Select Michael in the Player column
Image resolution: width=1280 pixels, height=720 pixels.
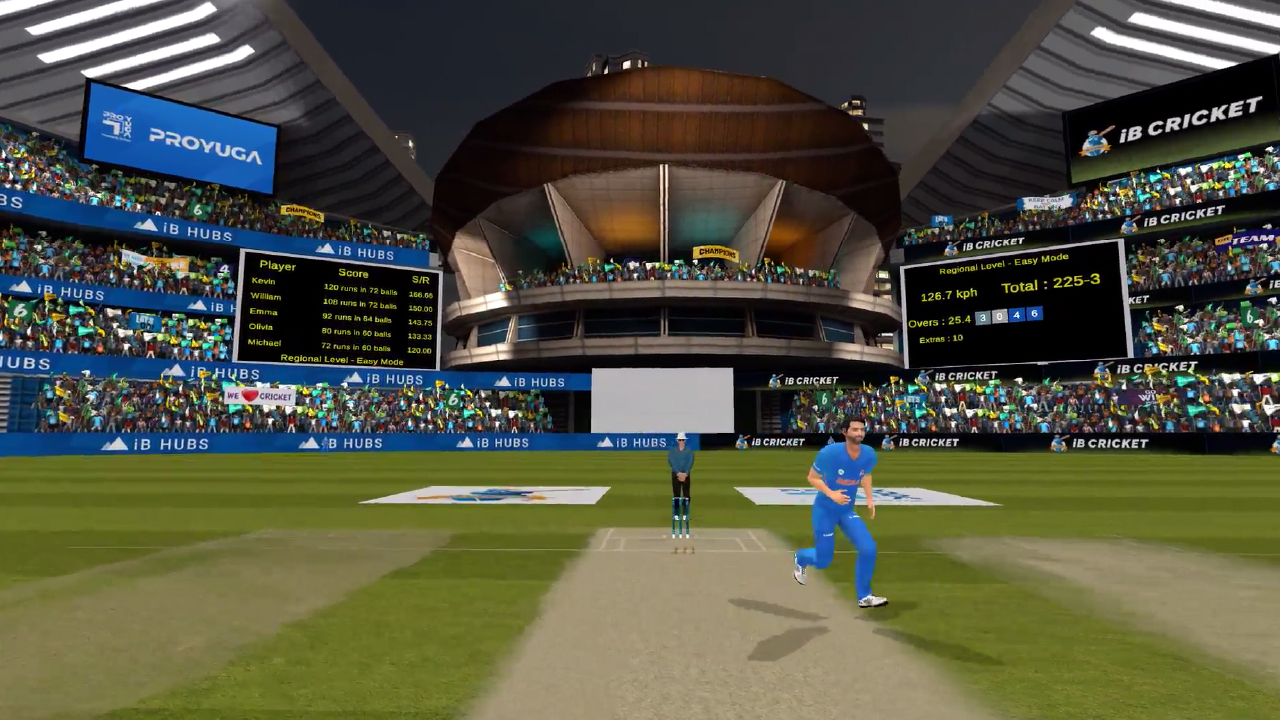coord(264,342)
